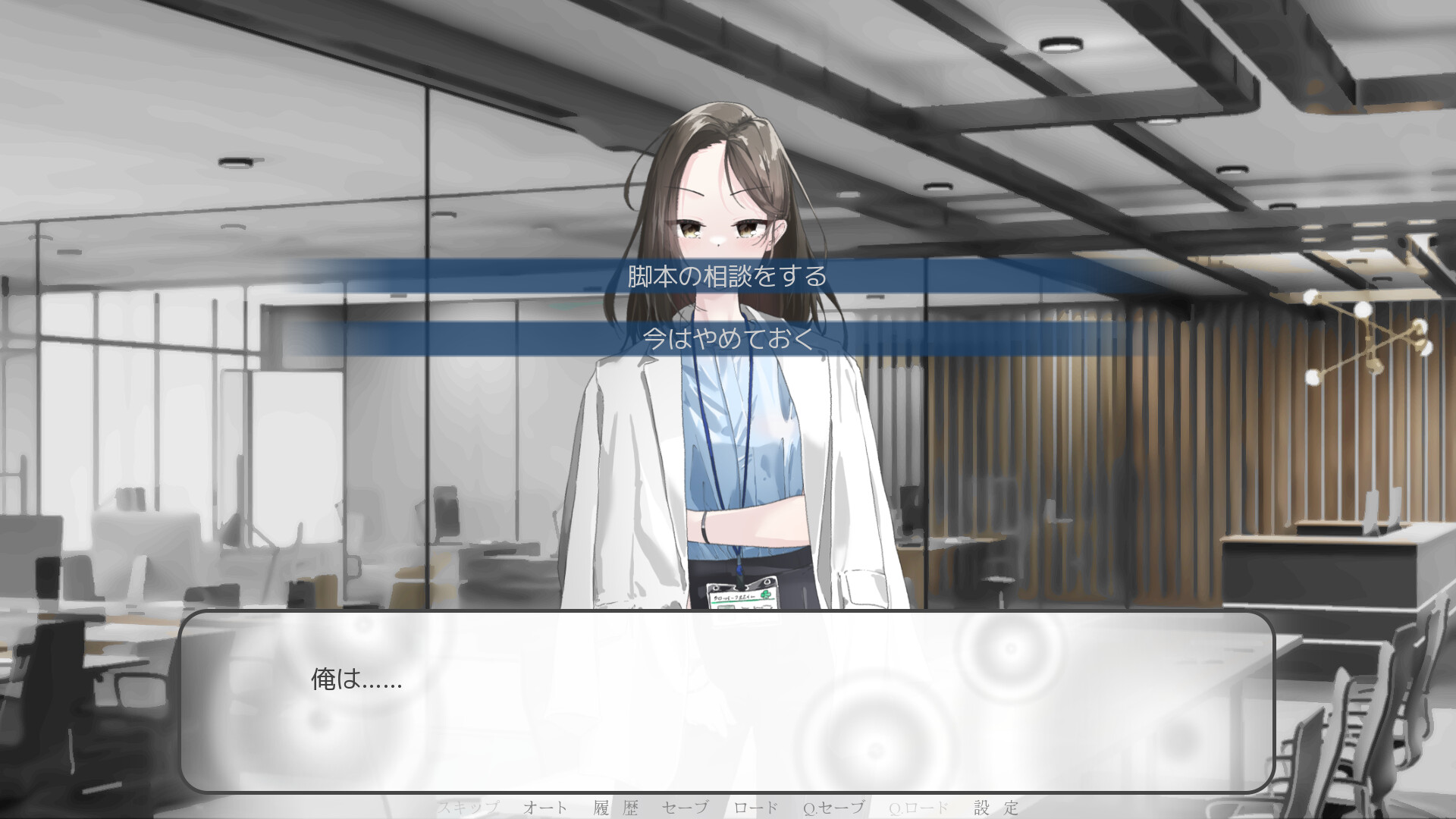Activate スキップ to fast-forward dialogue
Screen dimensions: 1456x819
point(470,808)
